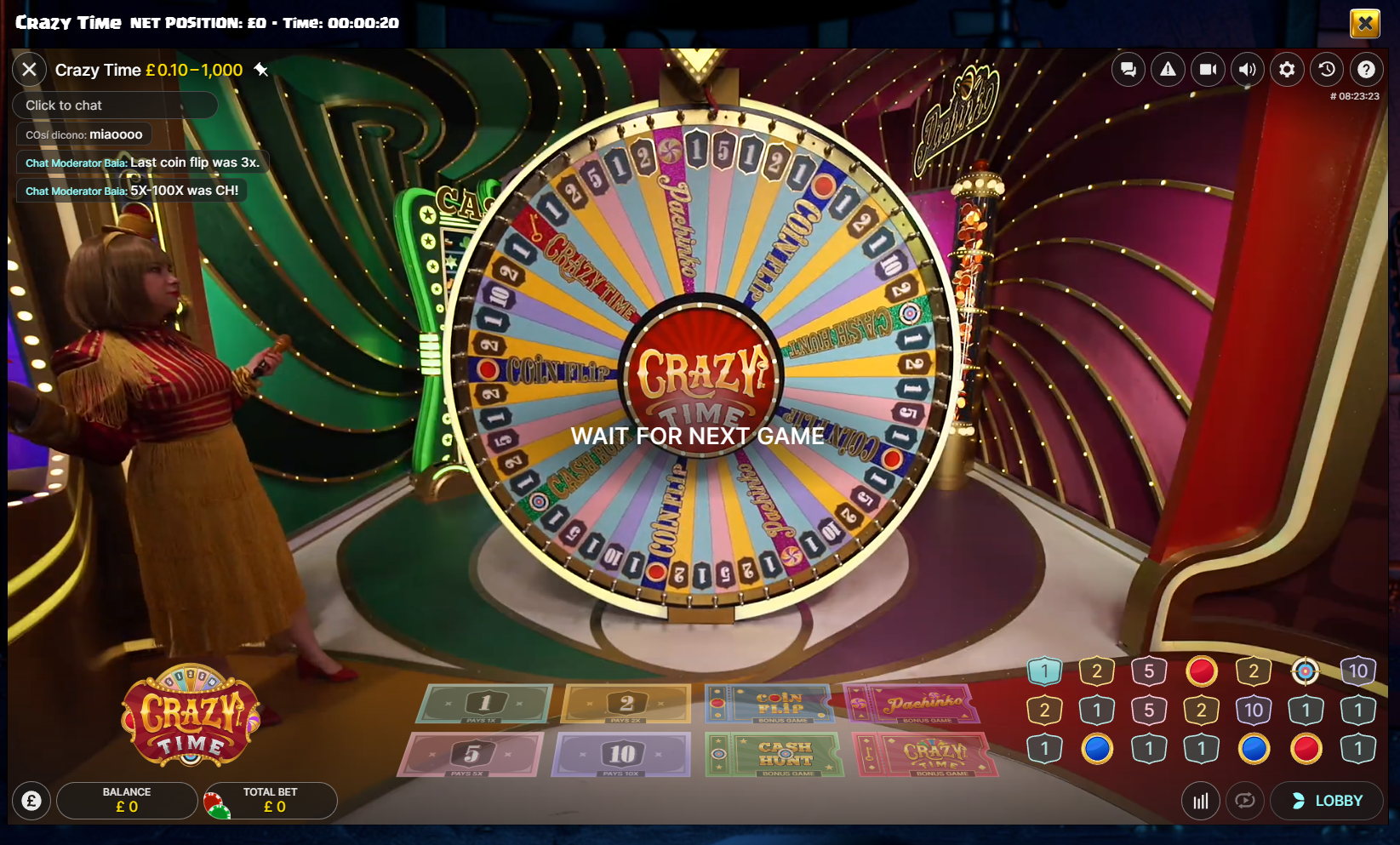This screenshot has width=1400, height=845.
Task: Open the live chat panel
Action: click(x=1128, y=69)
